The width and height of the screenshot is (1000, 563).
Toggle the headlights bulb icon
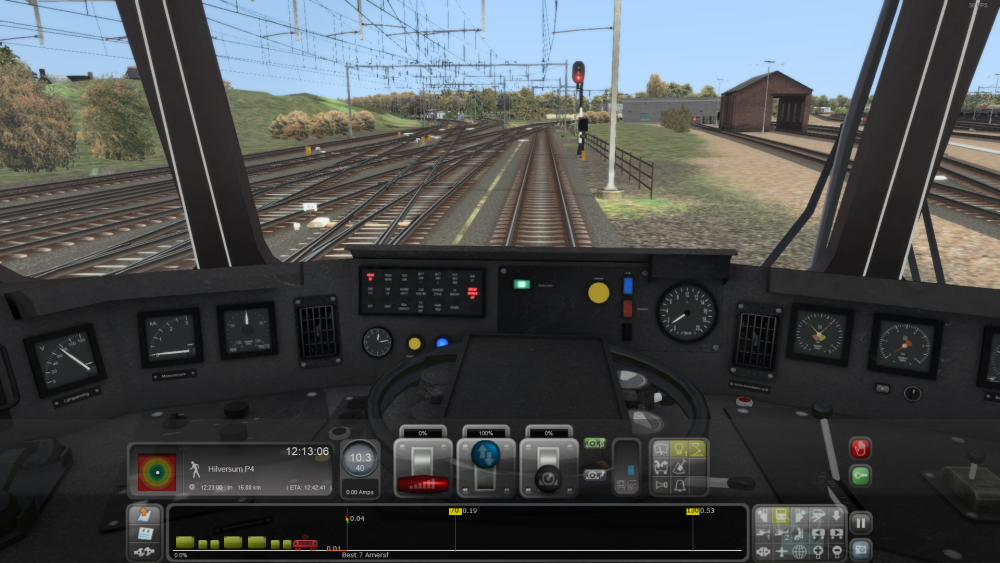tap(679, 450)
